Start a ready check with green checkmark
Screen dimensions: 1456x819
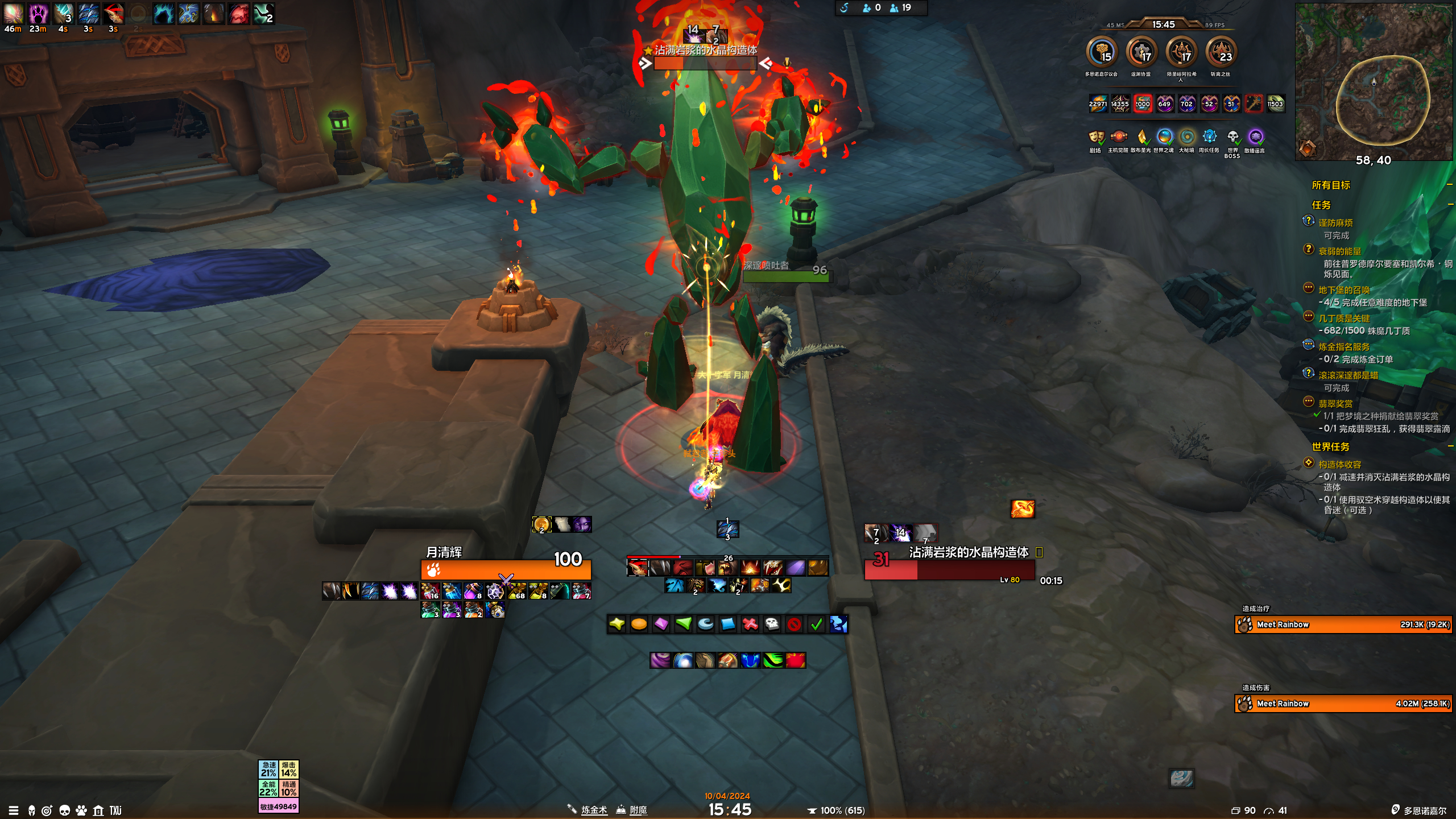click(x=816, y=624)
